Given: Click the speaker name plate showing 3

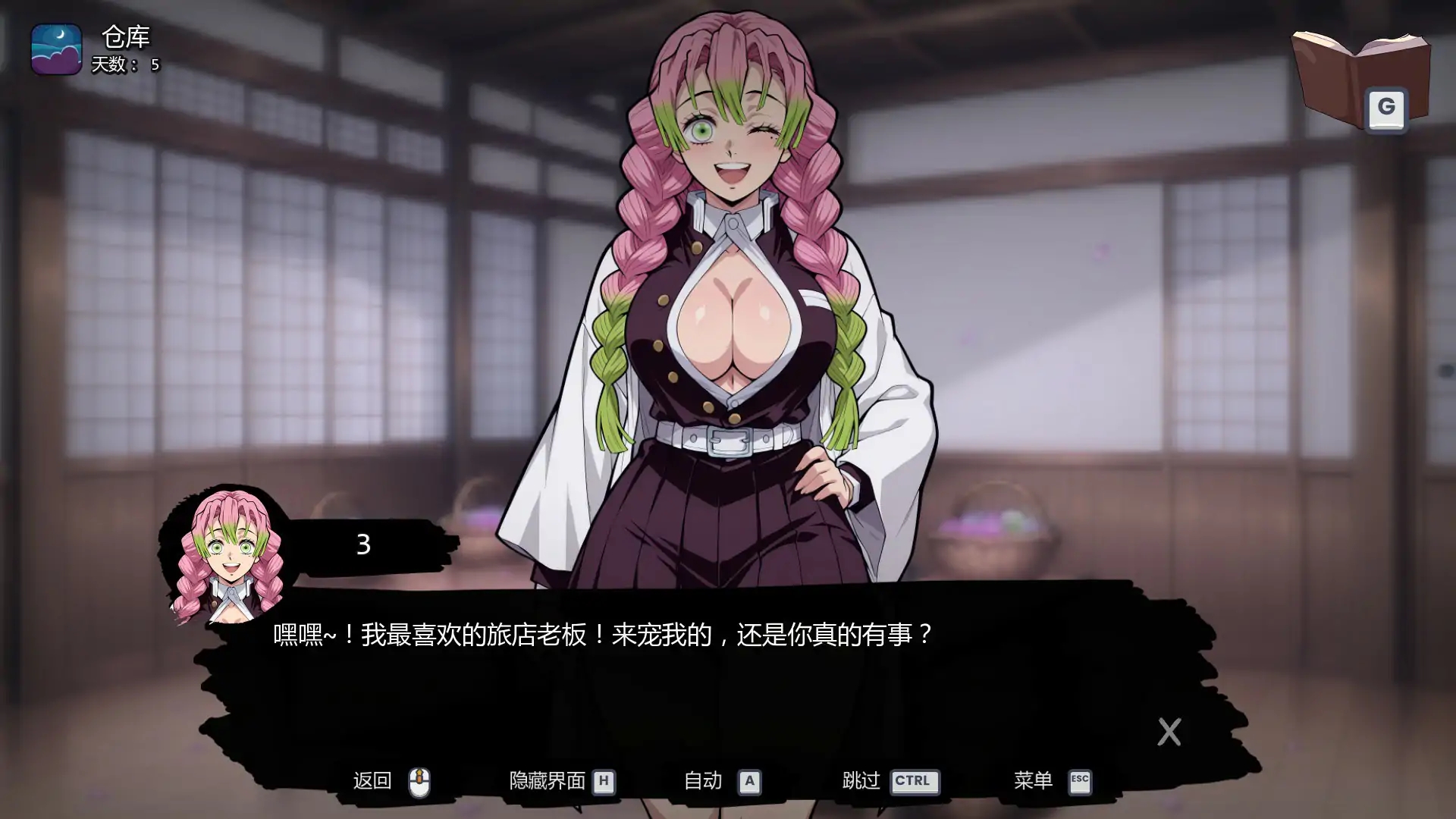Looking at the screenshot, I should [362, 544].
